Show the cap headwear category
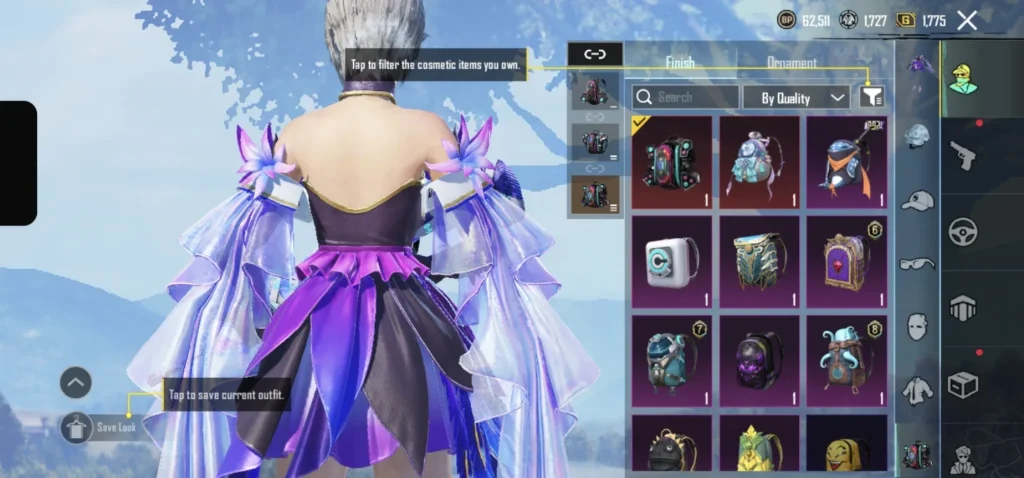1024x478 pixels. (917, 201)
